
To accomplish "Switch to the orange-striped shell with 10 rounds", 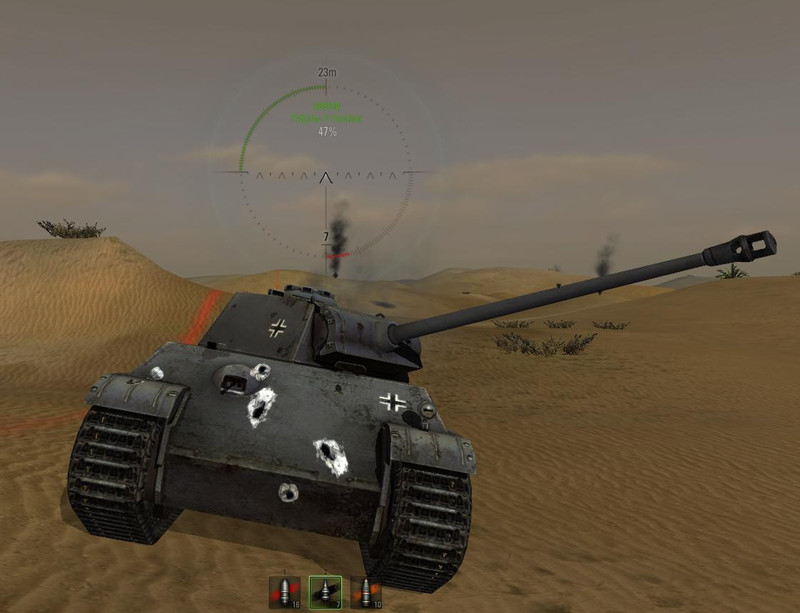I will tap(366, 592).
